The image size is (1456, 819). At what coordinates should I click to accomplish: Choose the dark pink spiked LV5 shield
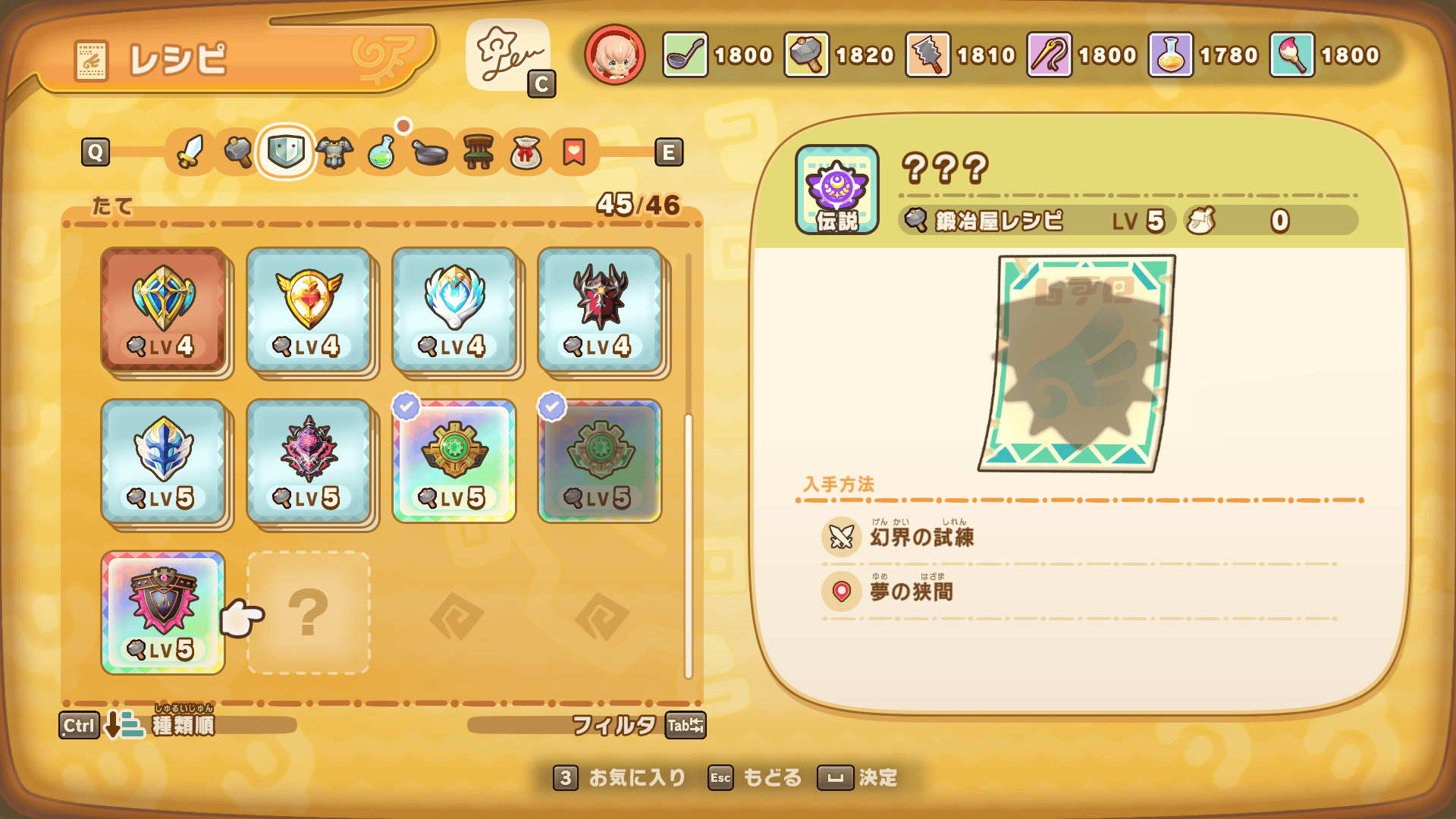click(309, 461)
